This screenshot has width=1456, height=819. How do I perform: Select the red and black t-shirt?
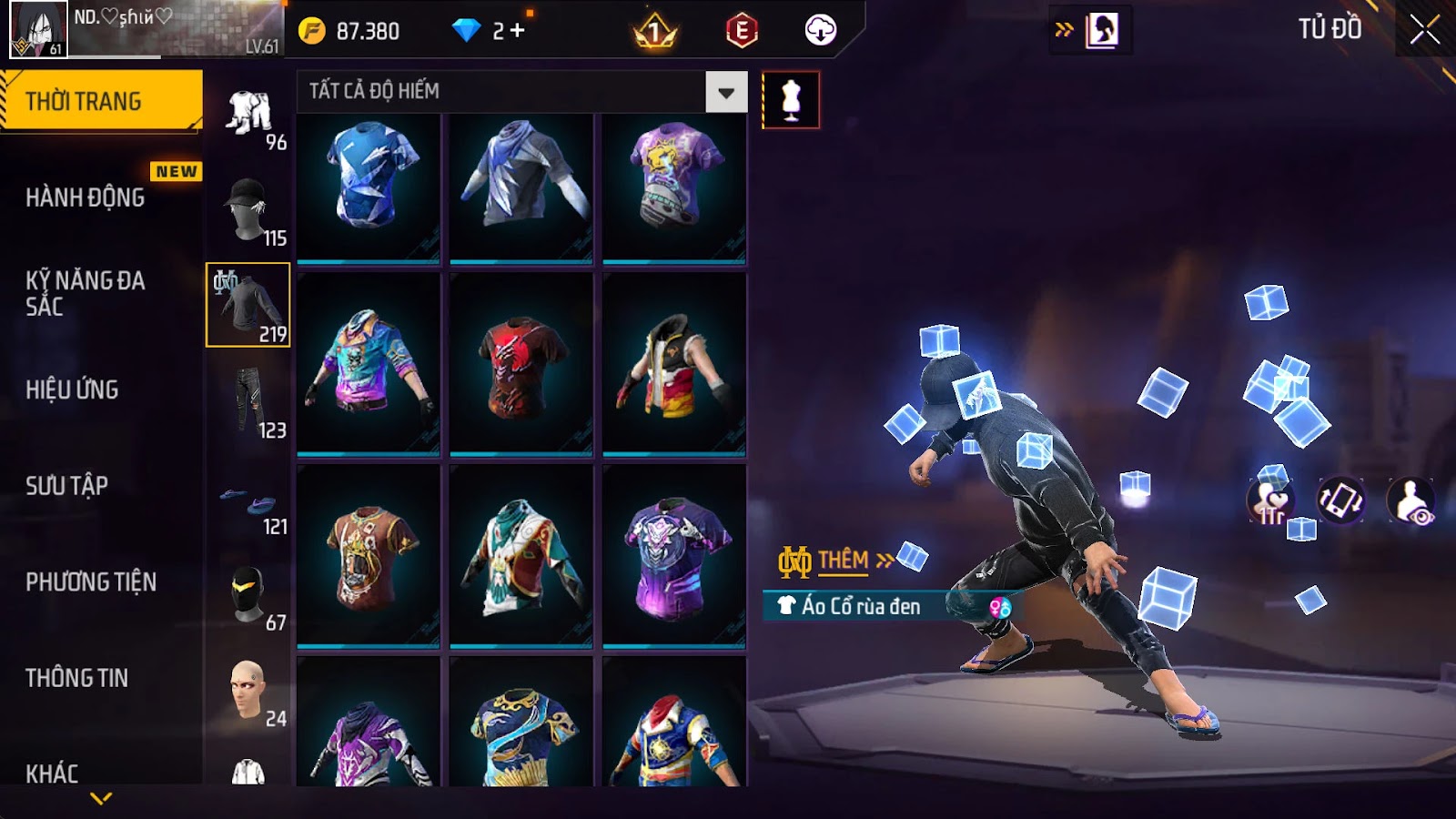(x=521, y=364)
